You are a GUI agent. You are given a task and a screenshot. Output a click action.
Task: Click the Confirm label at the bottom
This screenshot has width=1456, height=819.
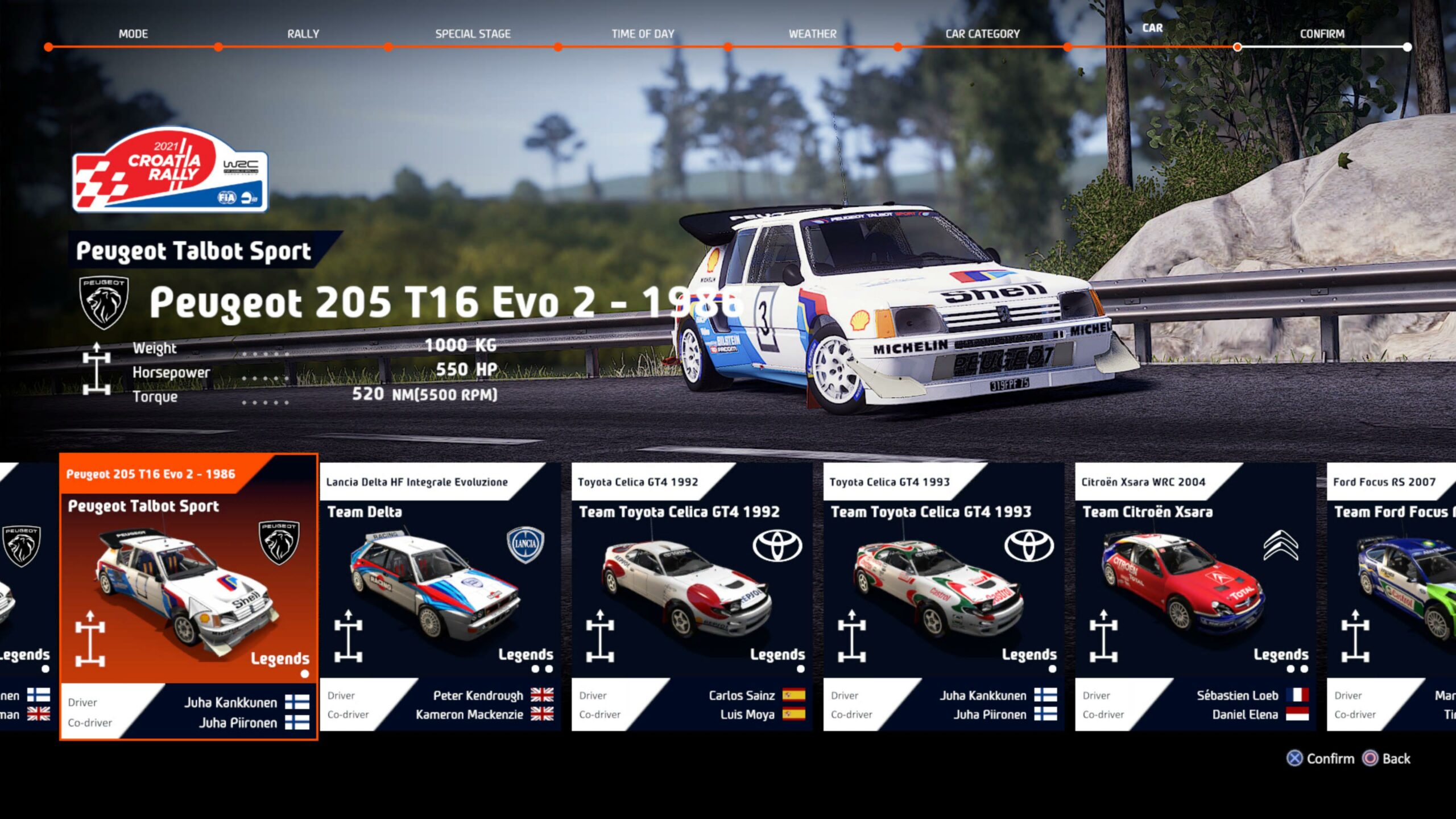click(1330, 759)
